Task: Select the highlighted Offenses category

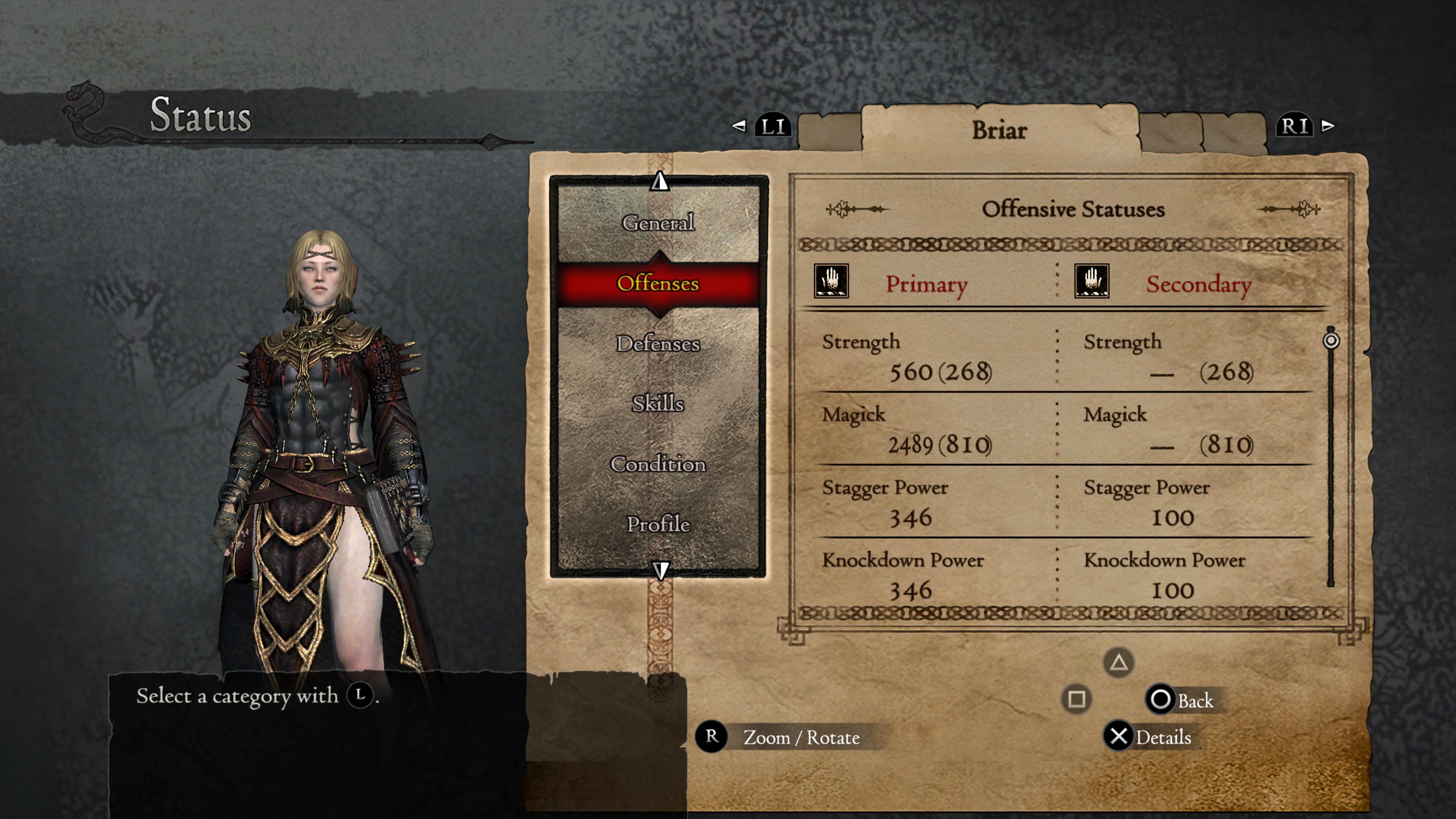Action: [658, 283]
